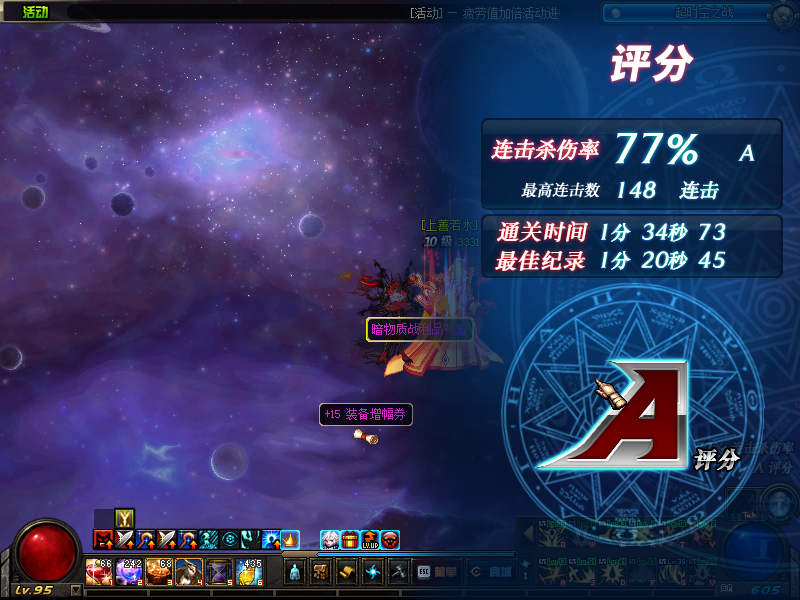Screen dimensions: 800x600
Task: Open the skill window swirl icon
Action: [x=373, y=573]
